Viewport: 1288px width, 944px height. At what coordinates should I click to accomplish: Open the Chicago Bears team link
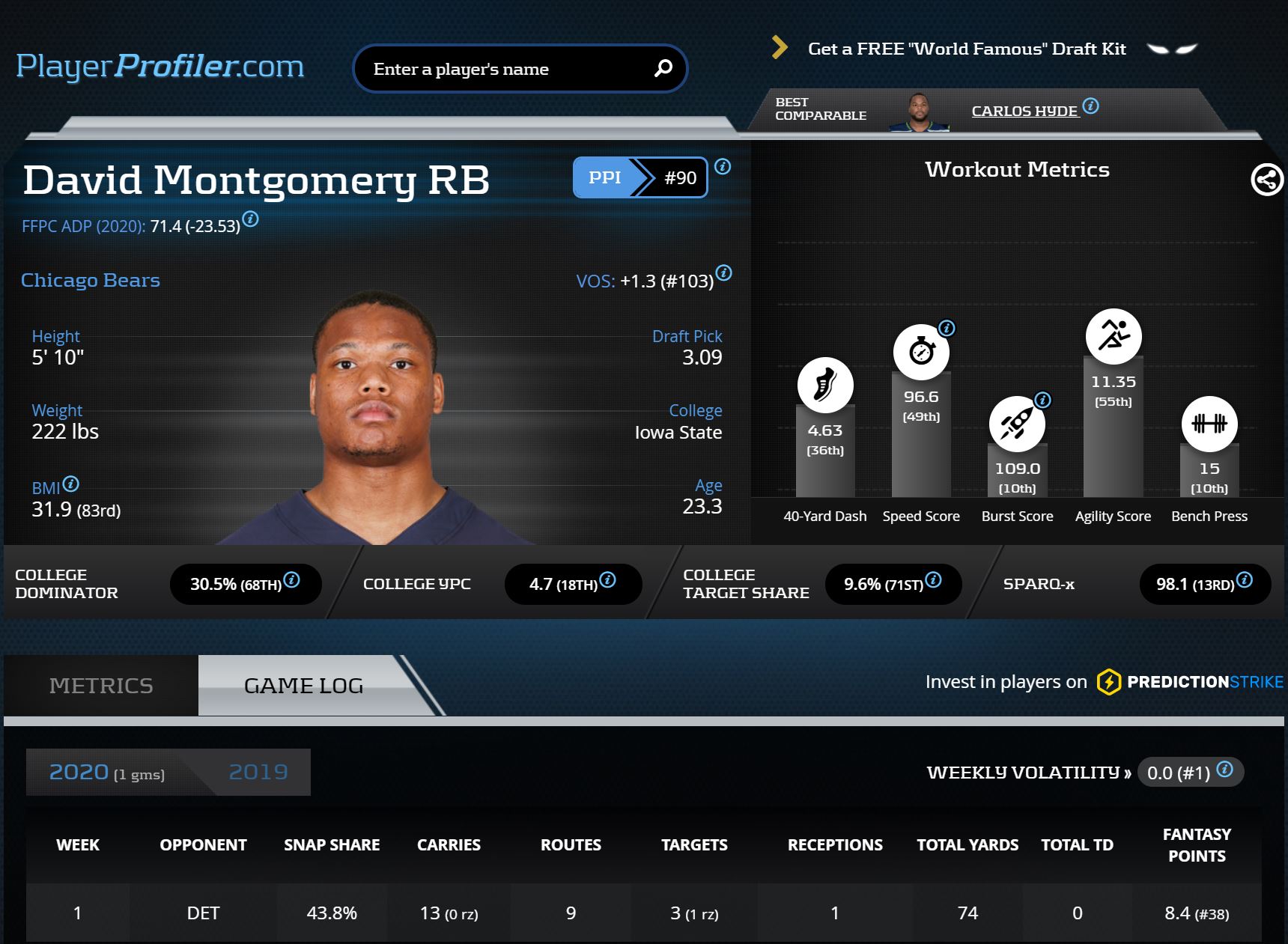tap(91, 280)
